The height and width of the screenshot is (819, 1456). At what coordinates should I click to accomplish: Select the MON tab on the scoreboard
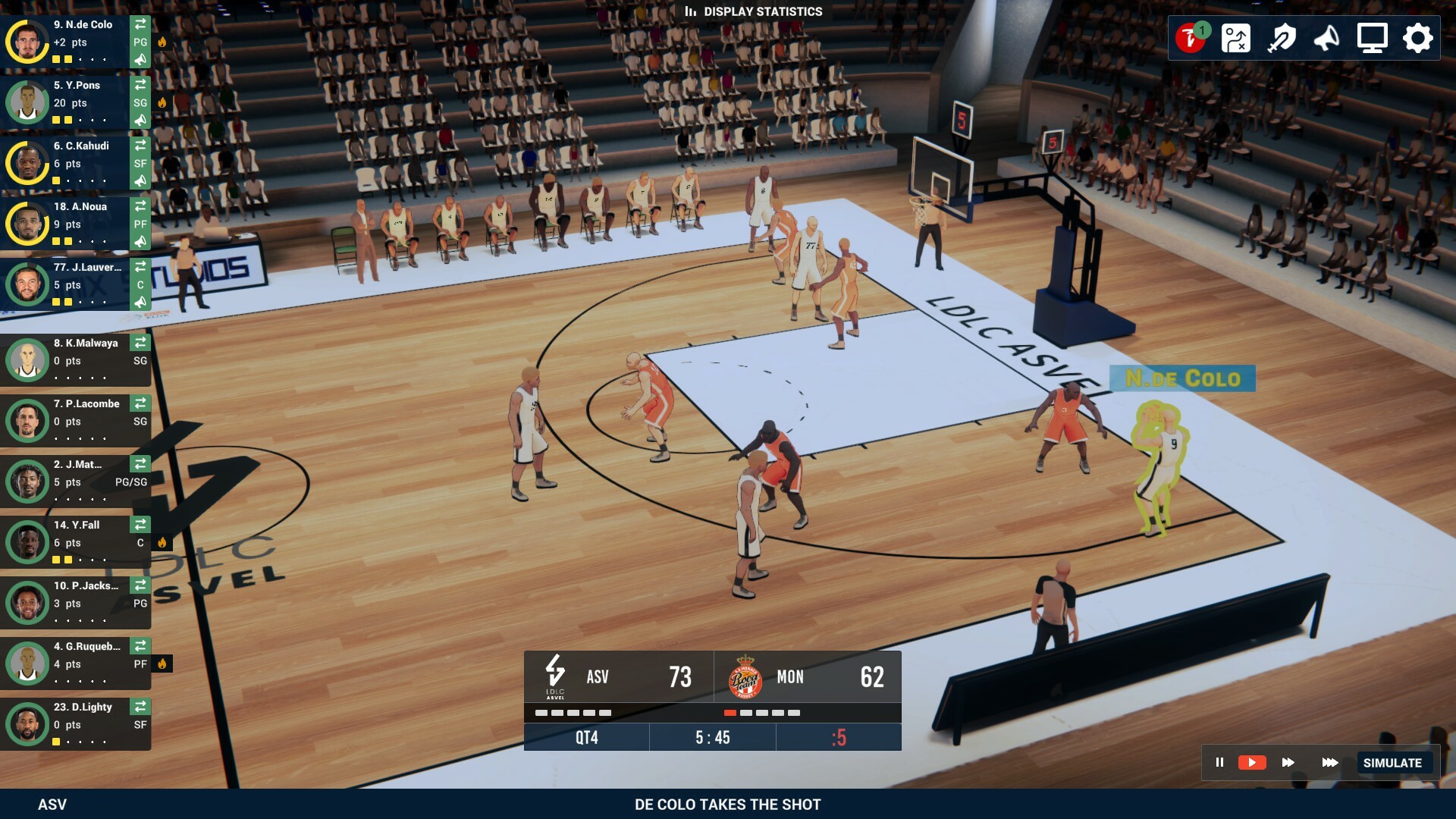click(x=791, y=677)
